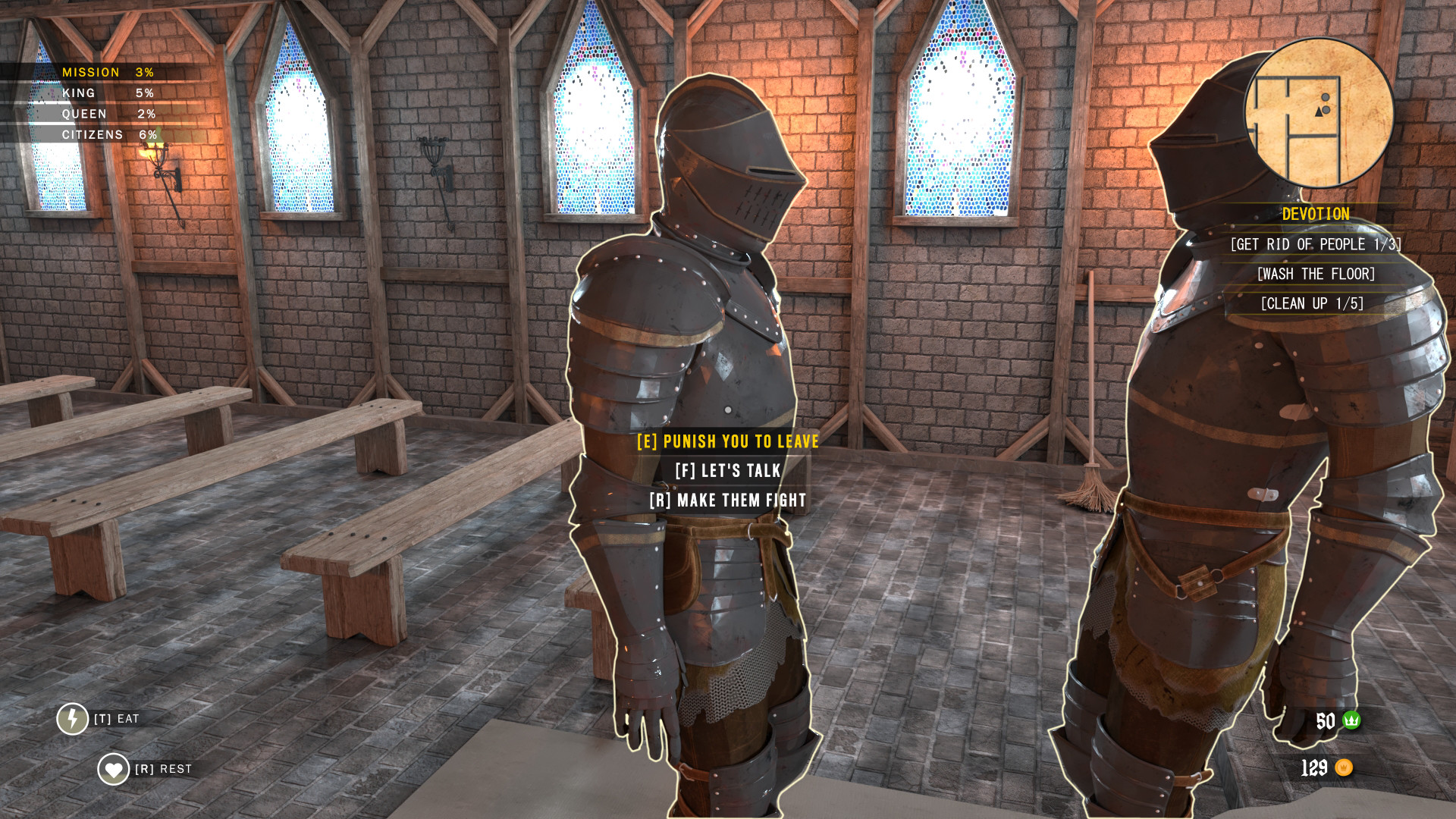Click the CLEAN UP 1/5 objective
Image resolution: width=1456 pixels, height=819 pixels.
point(1313,303)
